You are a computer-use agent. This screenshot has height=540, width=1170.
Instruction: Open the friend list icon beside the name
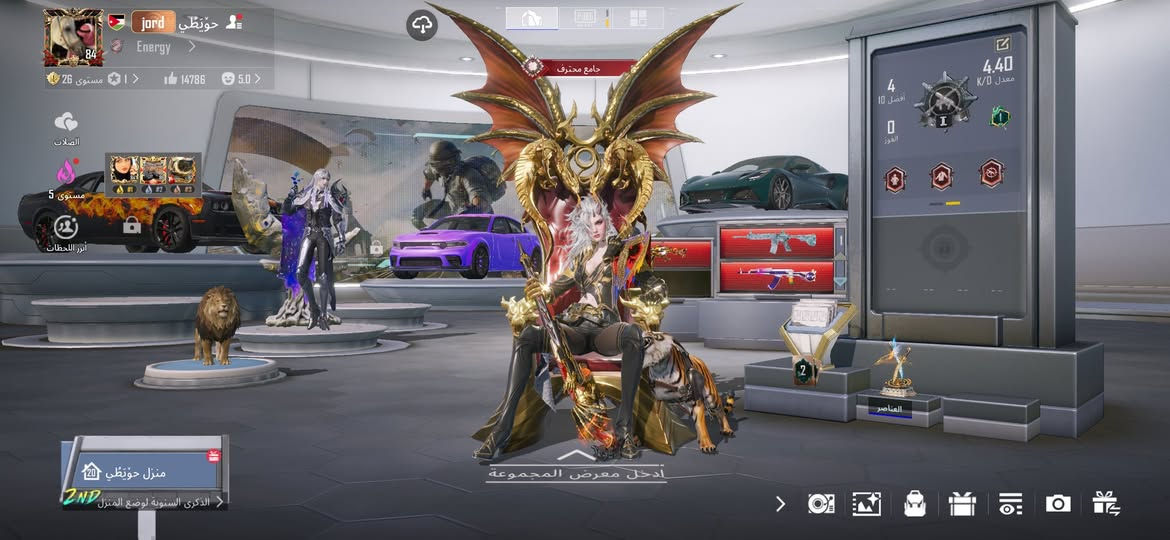tap(235, 21)
